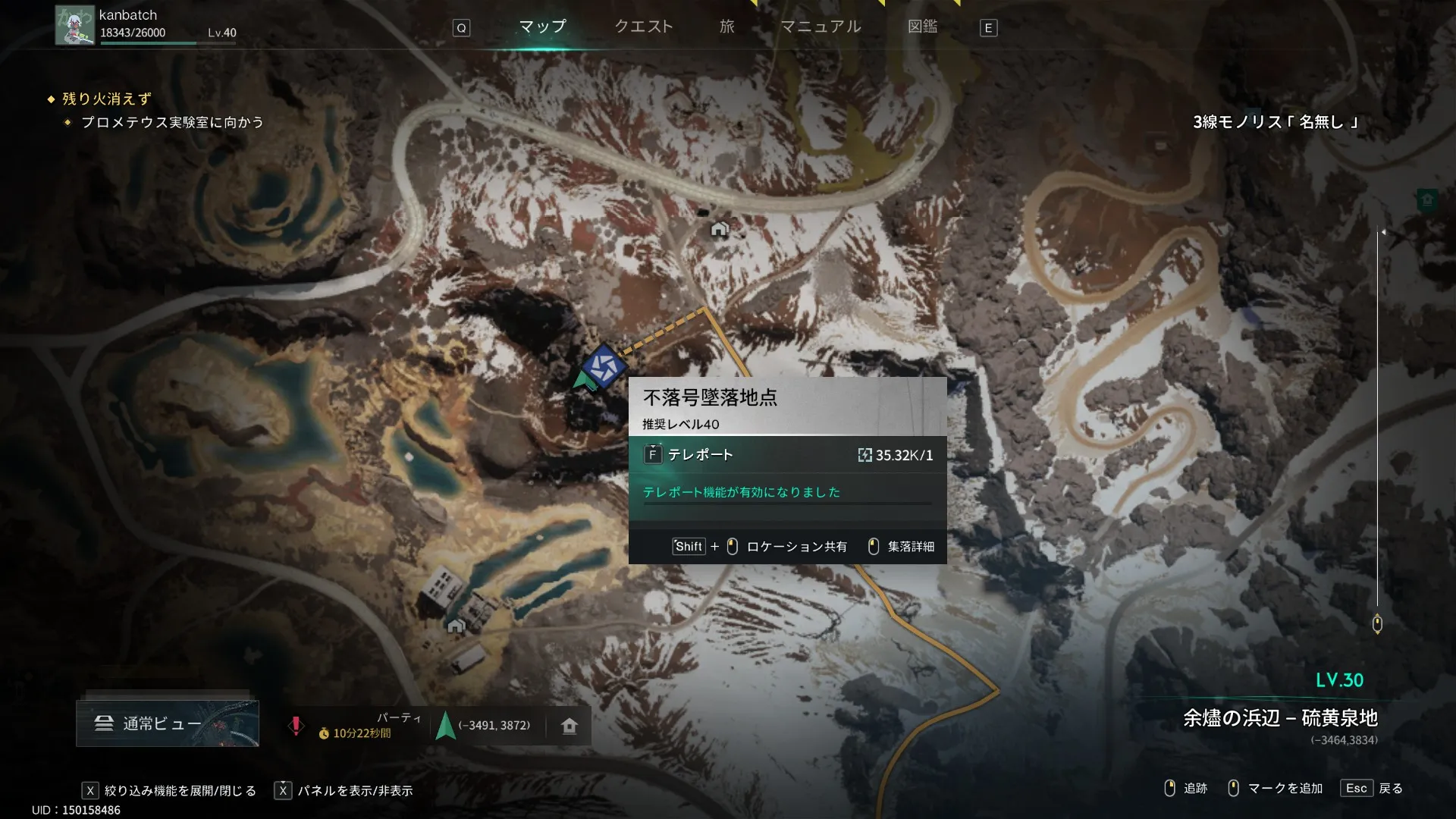Select the マップ tab
This screenshot has height=819, width=1456.
(x=542, y=27)
